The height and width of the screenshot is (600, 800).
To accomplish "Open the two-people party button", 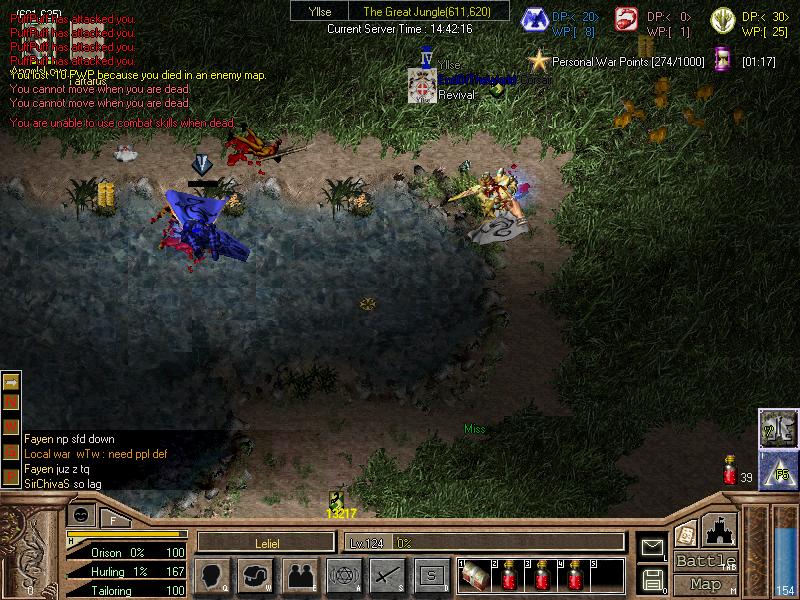I will [299, 576].
